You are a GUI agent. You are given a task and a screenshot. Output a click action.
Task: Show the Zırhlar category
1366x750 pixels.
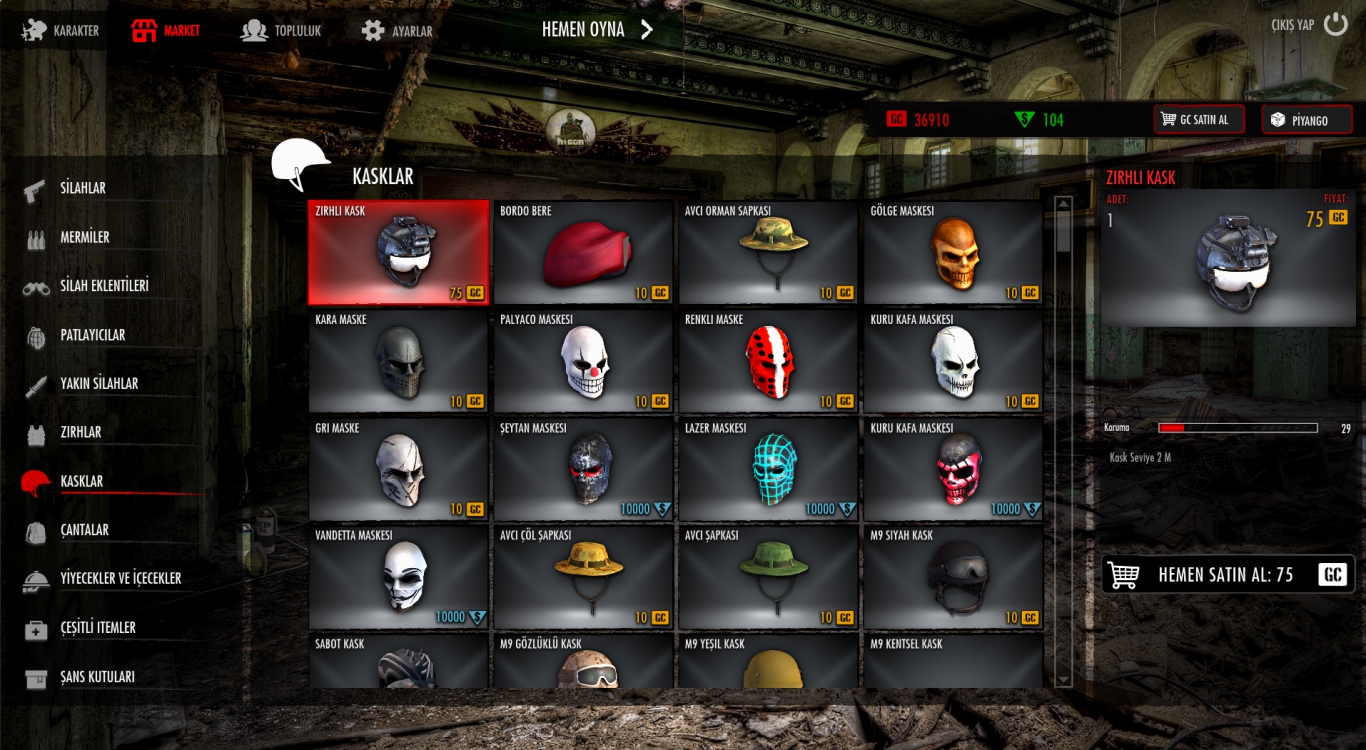(80, 433)
